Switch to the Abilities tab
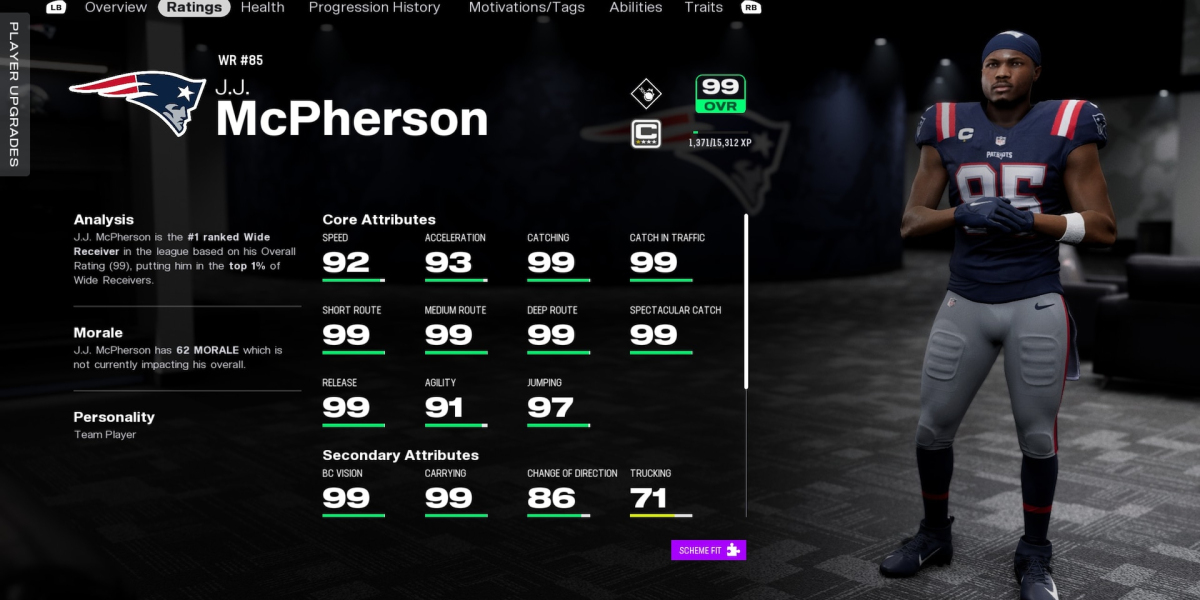The width and height of the screenshot is (1200, 600). (x=636, y=7)
